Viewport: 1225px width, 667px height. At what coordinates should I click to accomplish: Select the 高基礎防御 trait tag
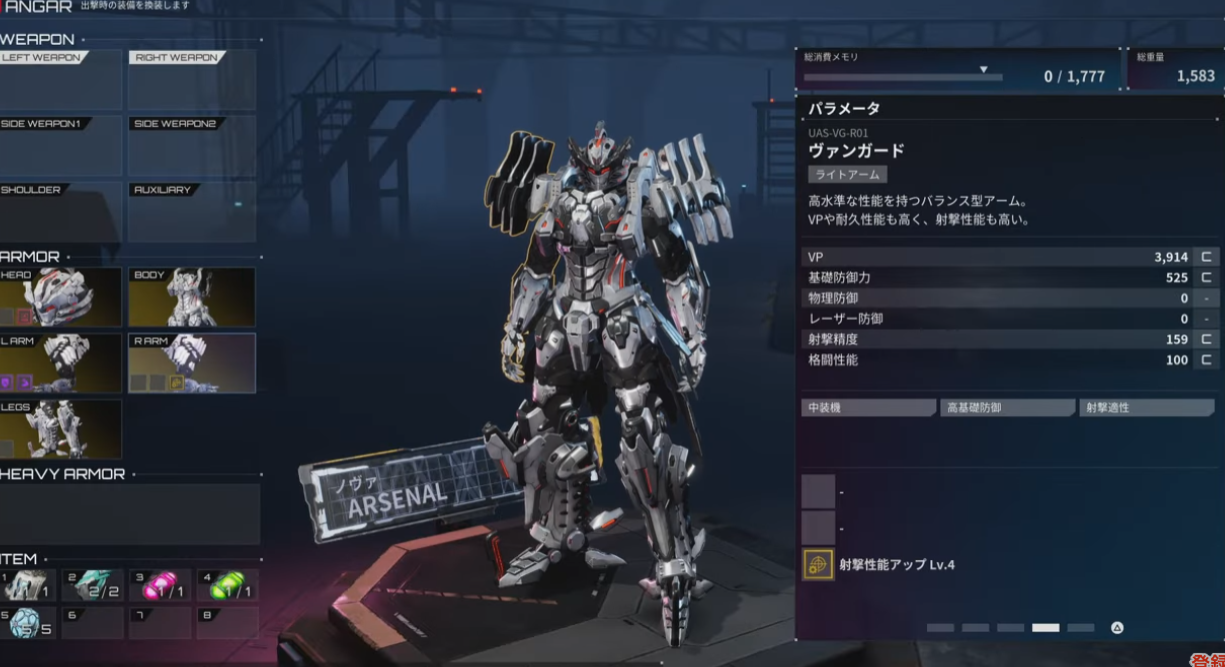[x=1007, y=408]
